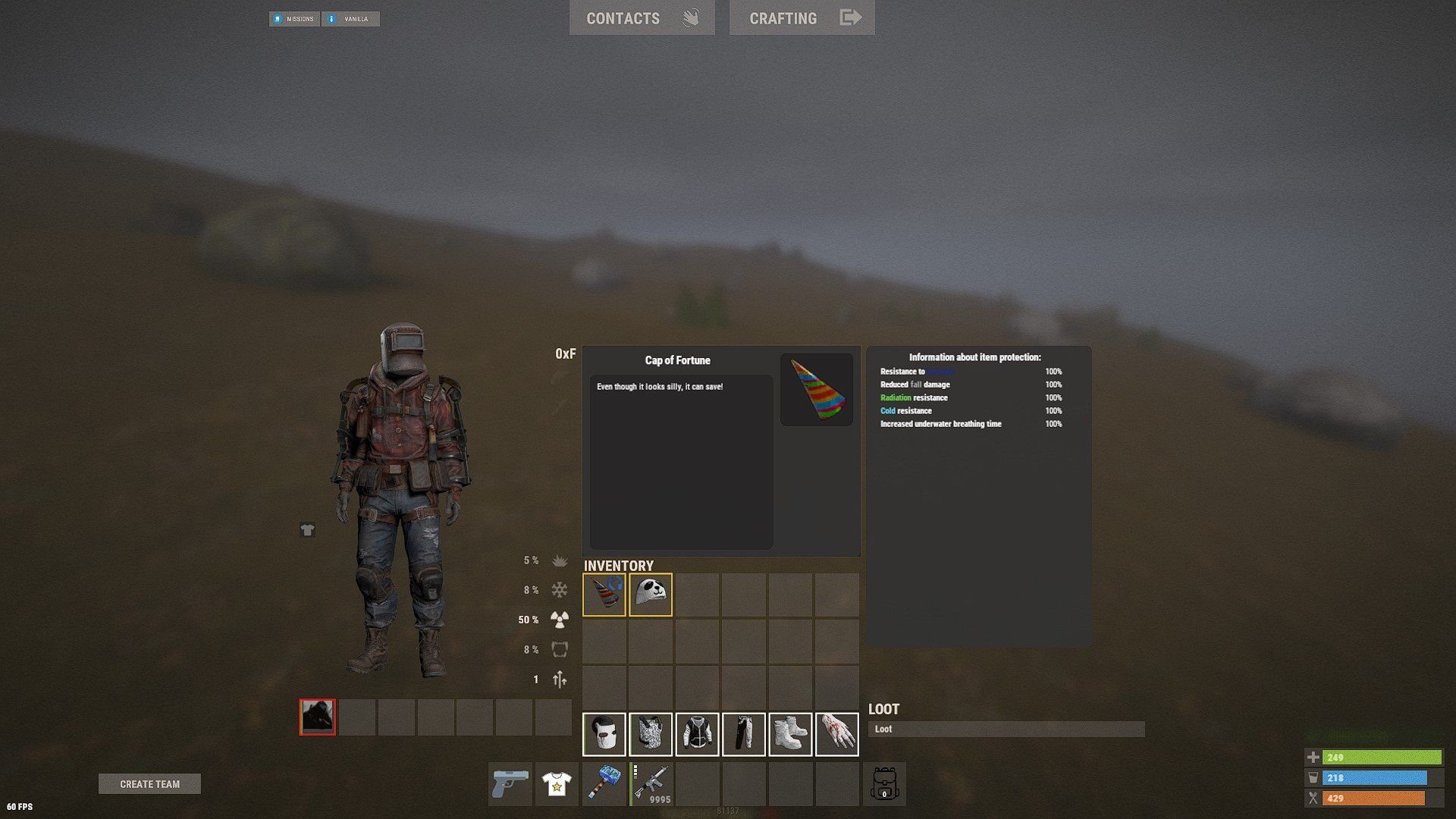Viewport: 1456px width, 819px height.
Task: Open the Contacts panel
Action: click(642, 18)
